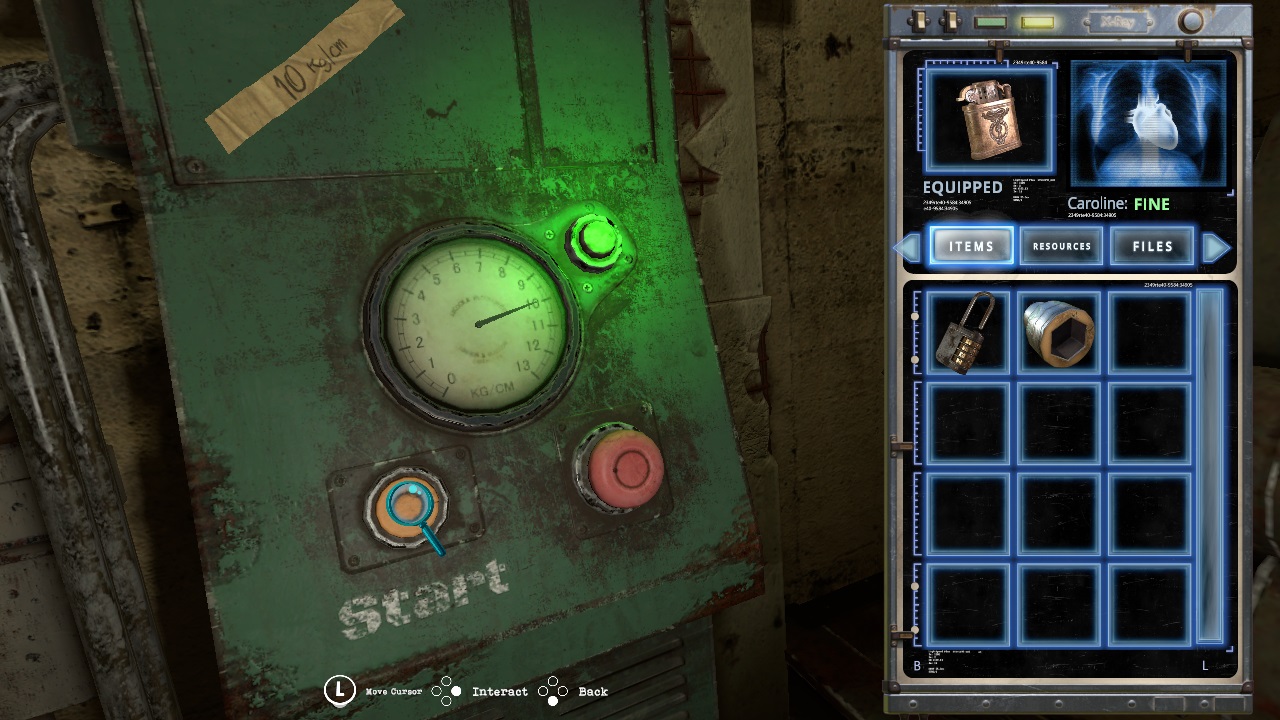Open the FILES tab
The height and width of the screenshot is (720, 1280).
pyautogui.click(x=1152, y=246)
